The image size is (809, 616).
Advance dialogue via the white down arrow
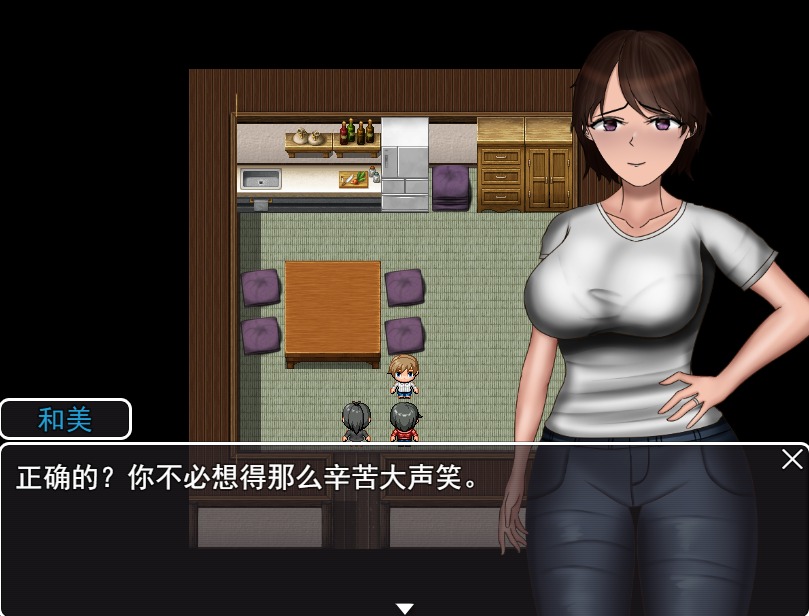(404, 608)
